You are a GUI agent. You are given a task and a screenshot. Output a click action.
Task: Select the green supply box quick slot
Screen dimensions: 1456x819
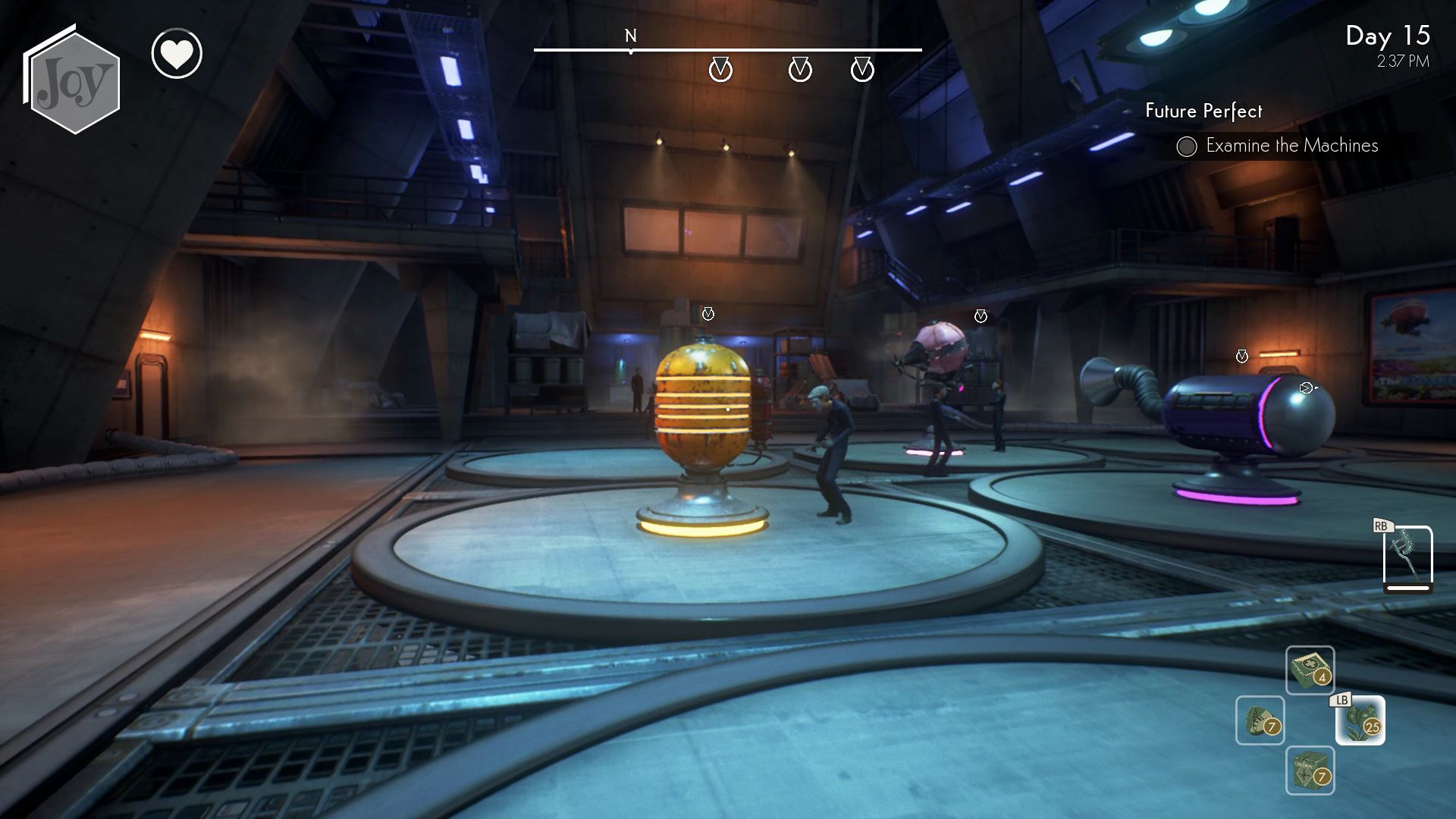[1310, 770]
